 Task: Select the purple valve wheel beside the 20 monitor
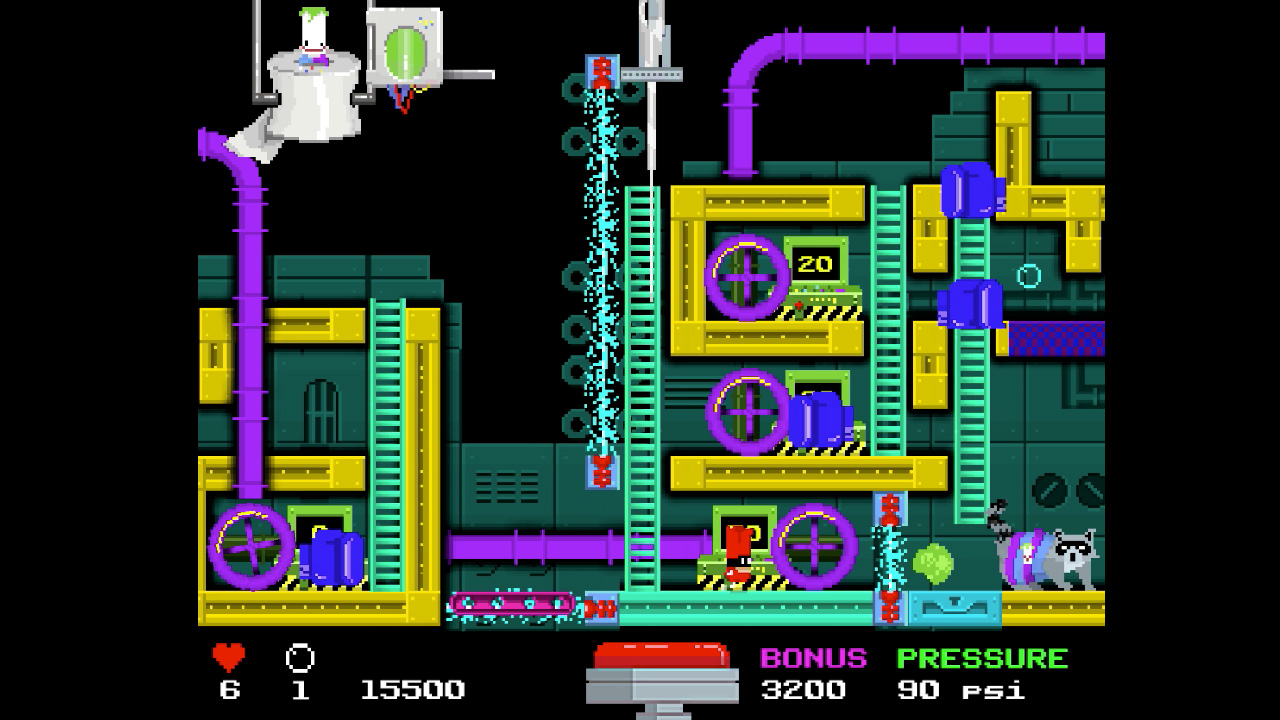click(745, 277)
